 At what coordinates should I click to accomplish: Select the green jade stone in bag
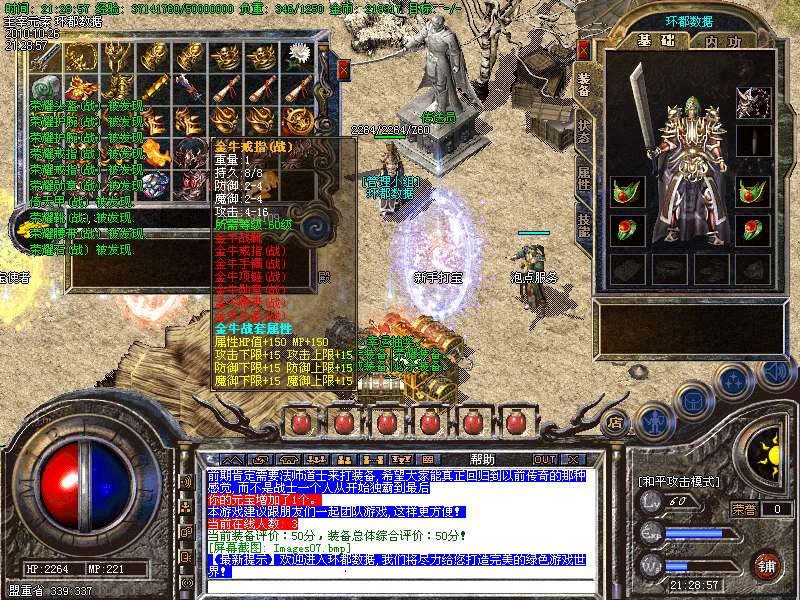[45, 88]
